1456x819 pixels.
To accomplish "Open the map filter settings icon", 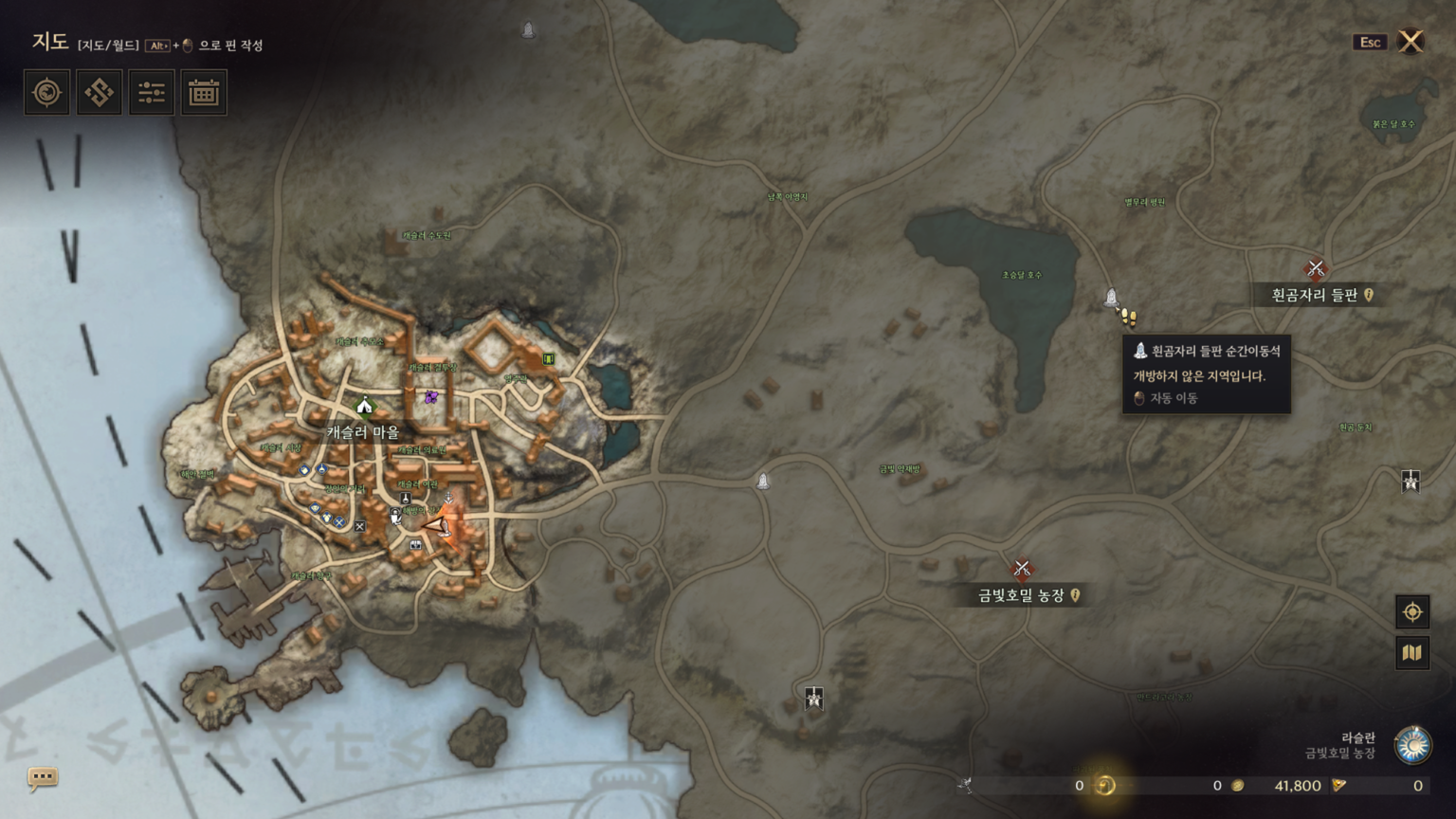I will click(150, 92).
